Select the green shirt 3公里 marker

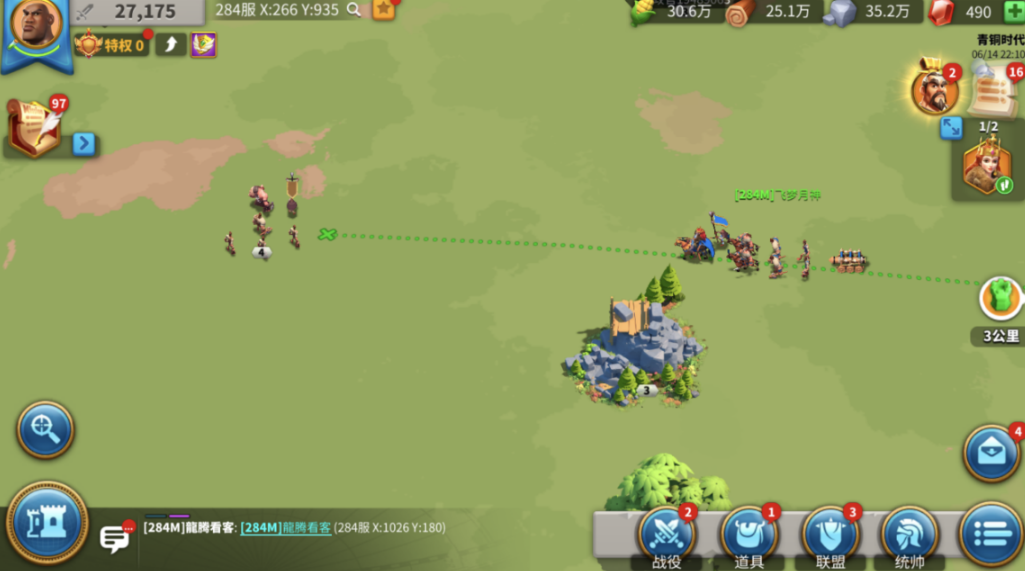click(x=1001, y=298)
